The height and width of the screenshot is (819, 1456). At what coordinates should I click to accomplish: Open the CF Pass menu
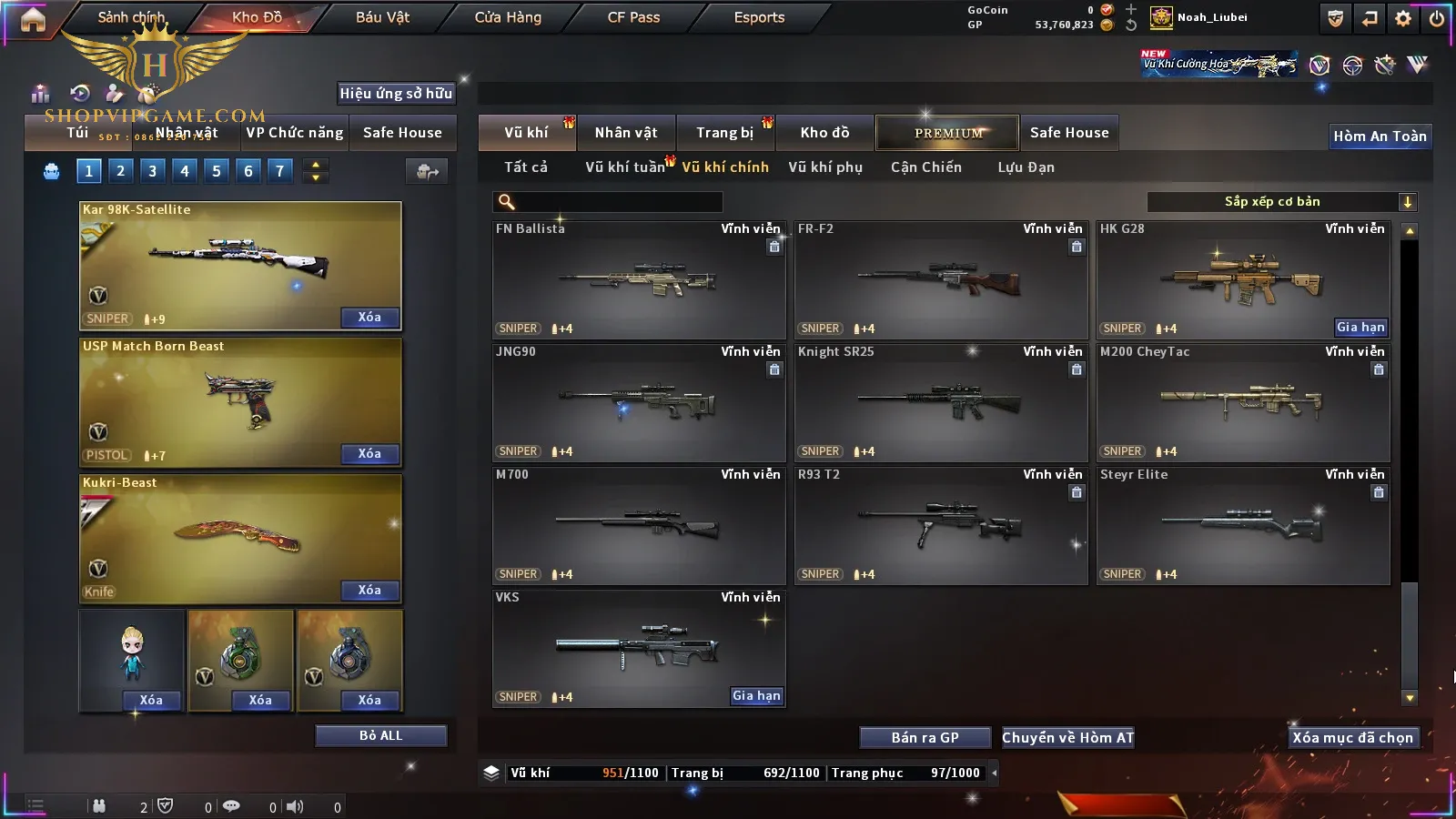[633, 17]
